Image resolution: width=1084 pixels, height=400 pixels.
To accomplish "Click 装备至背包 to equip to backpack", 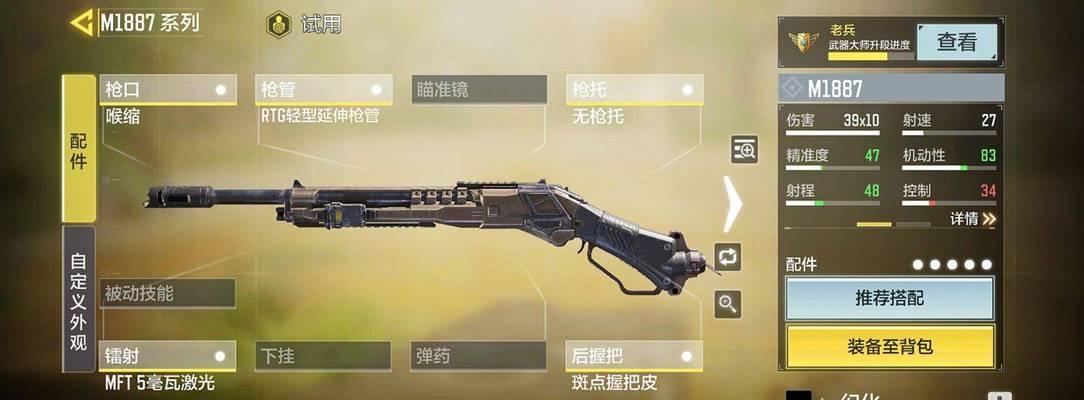I will point(889,346).
